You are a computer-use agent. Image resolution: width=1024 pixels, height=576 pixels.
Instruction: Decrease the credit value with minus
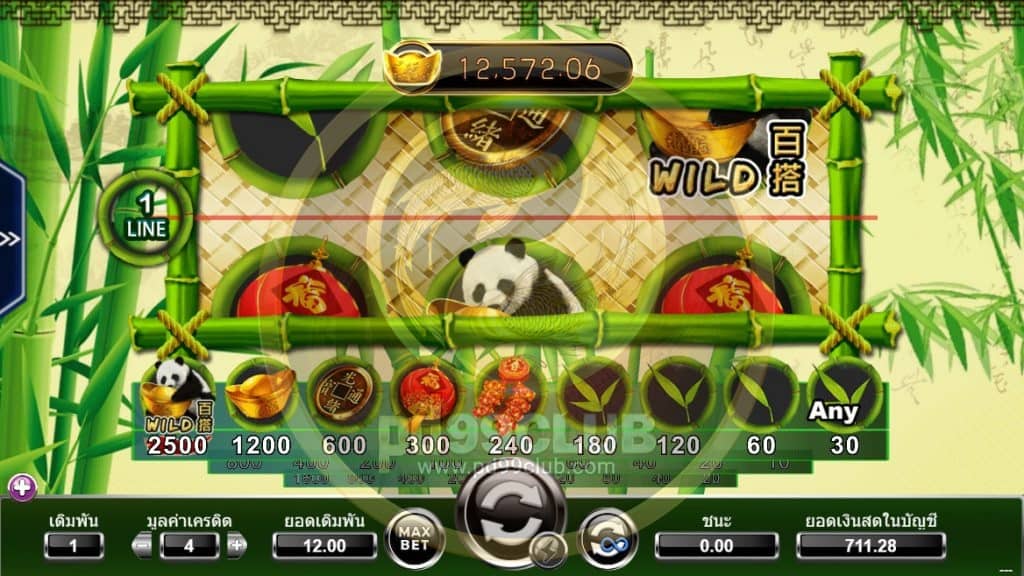[x=143, y=546]
